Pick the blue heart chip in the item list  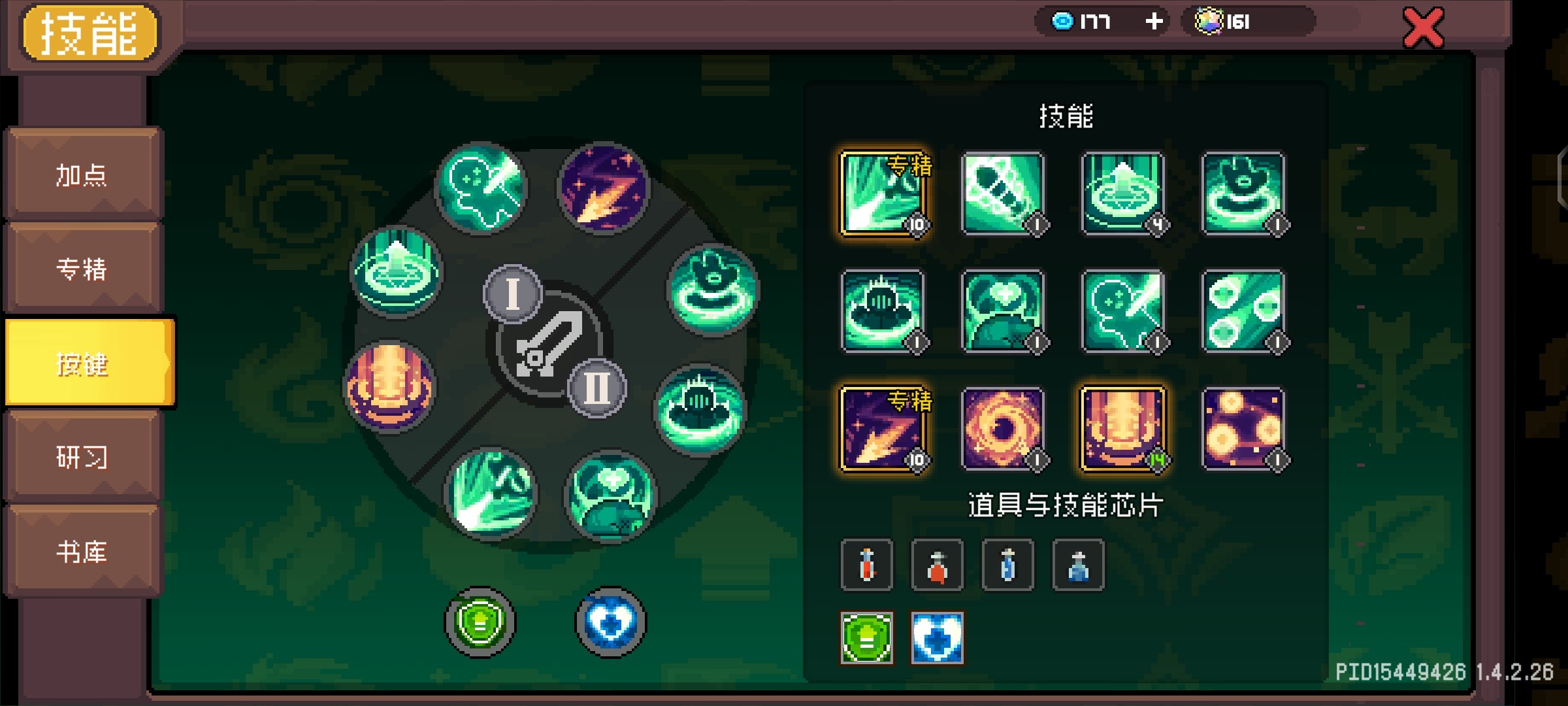click(937, 638)
